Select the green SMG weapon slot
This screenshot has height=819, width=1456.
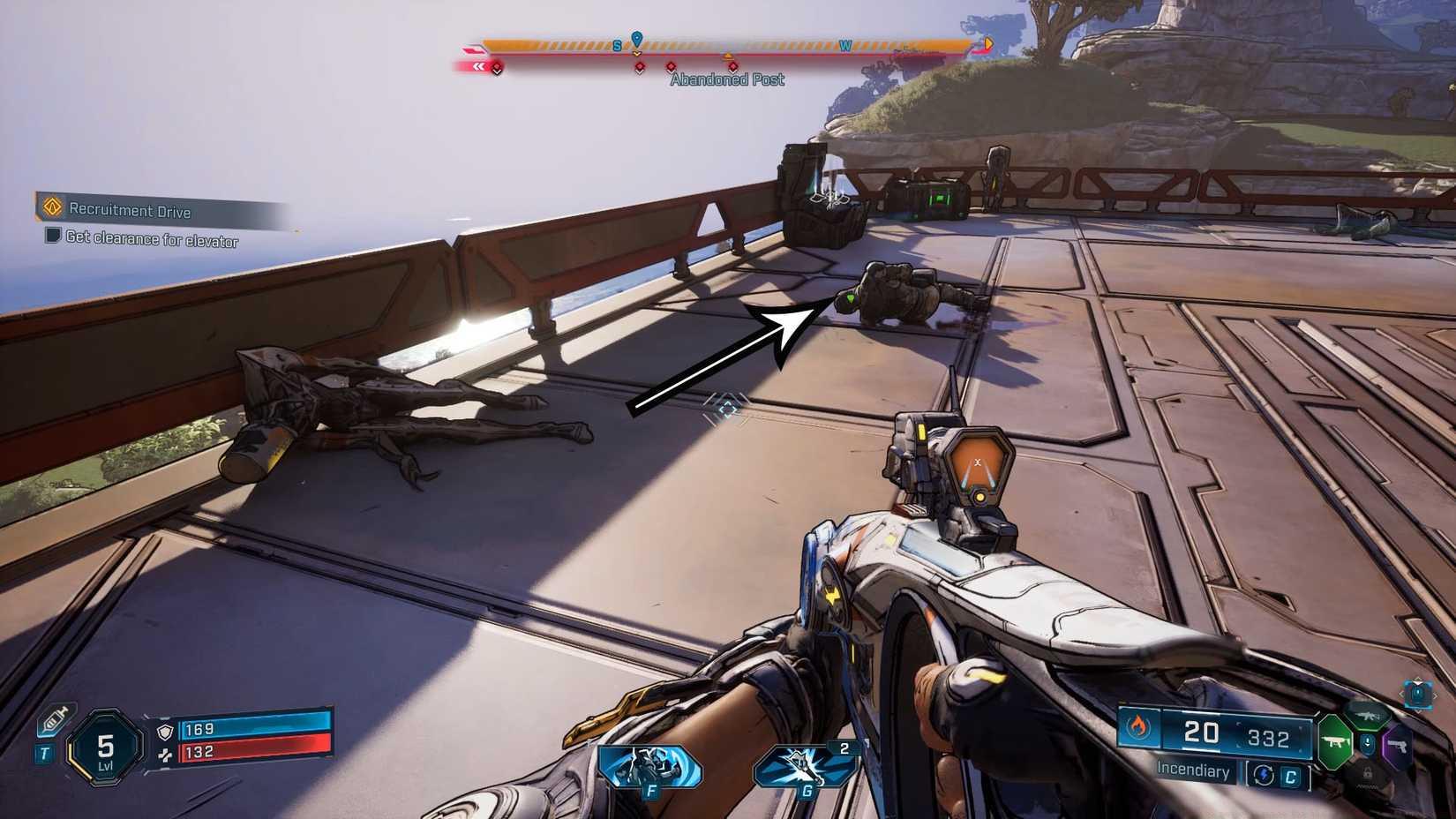click(1335, 740)
